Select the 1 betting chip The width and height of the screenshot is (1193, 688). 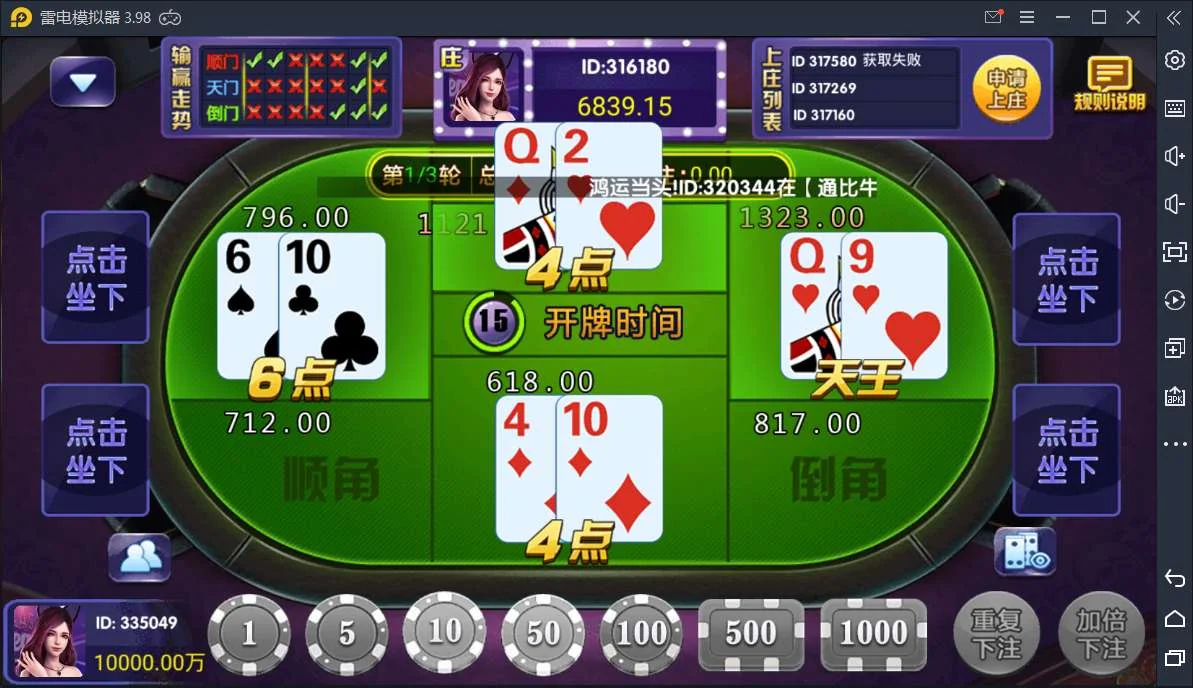point(249,634)
